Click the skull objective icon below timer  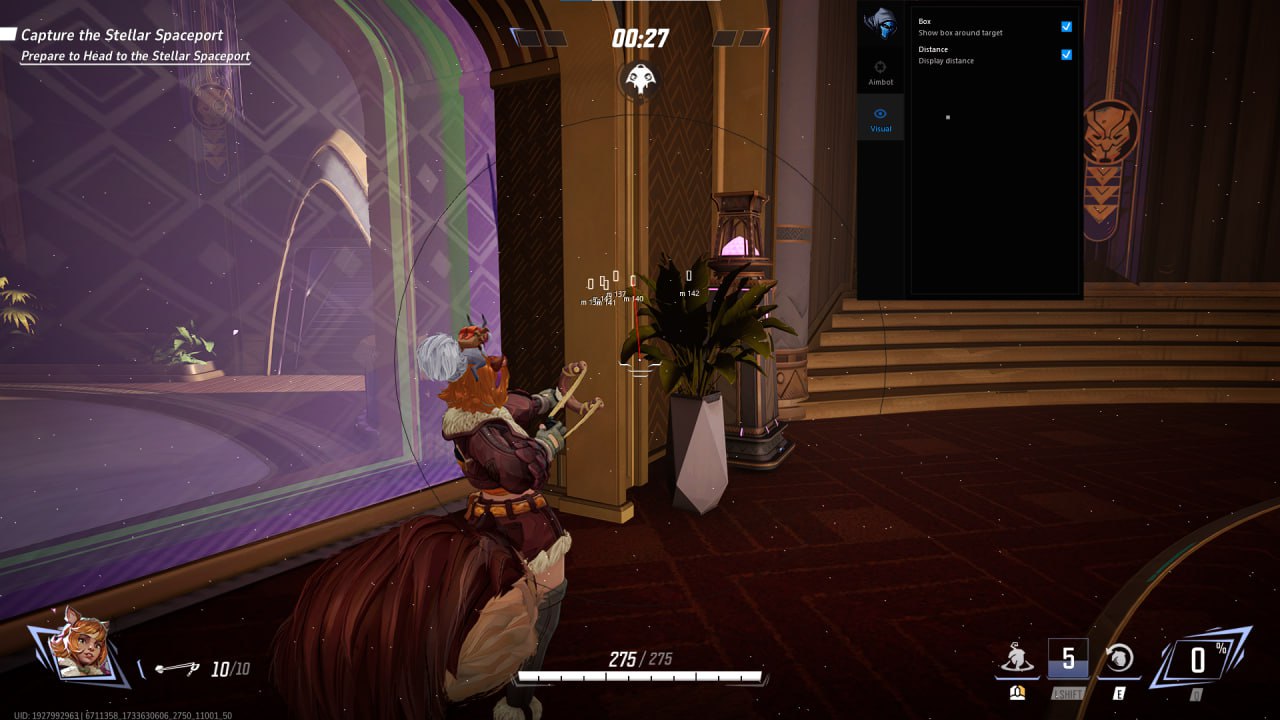[x=639, y=79]
